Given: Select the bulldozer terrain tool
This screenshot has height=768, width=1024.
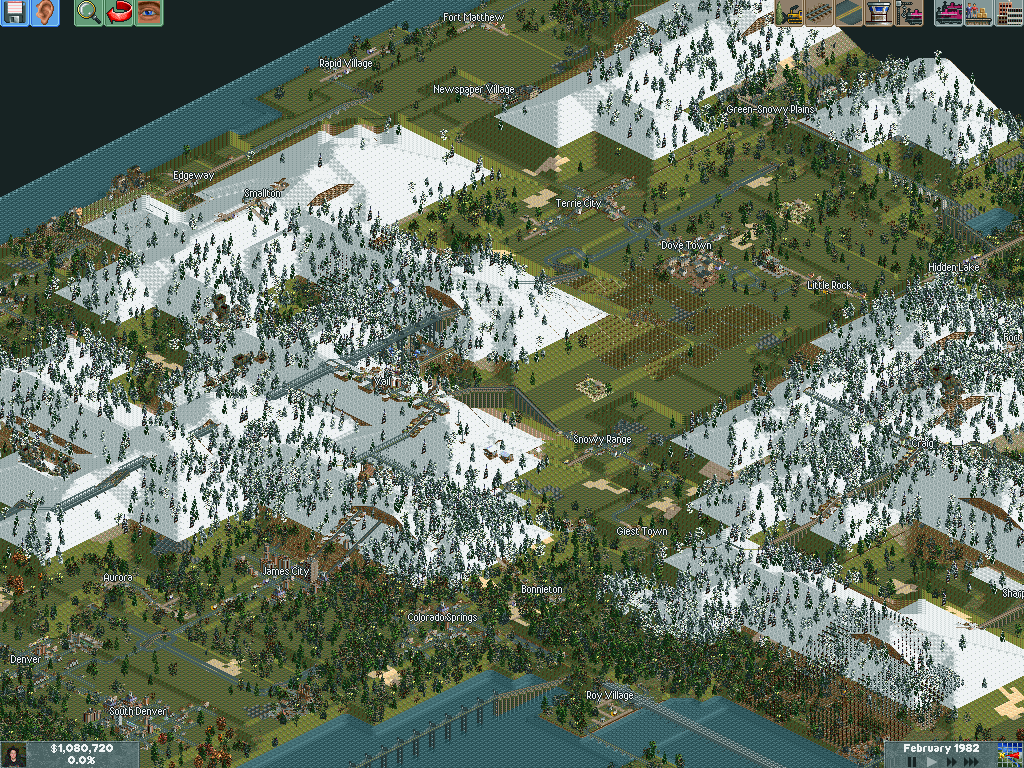Looking at the screenshot, I should [790, 13].
